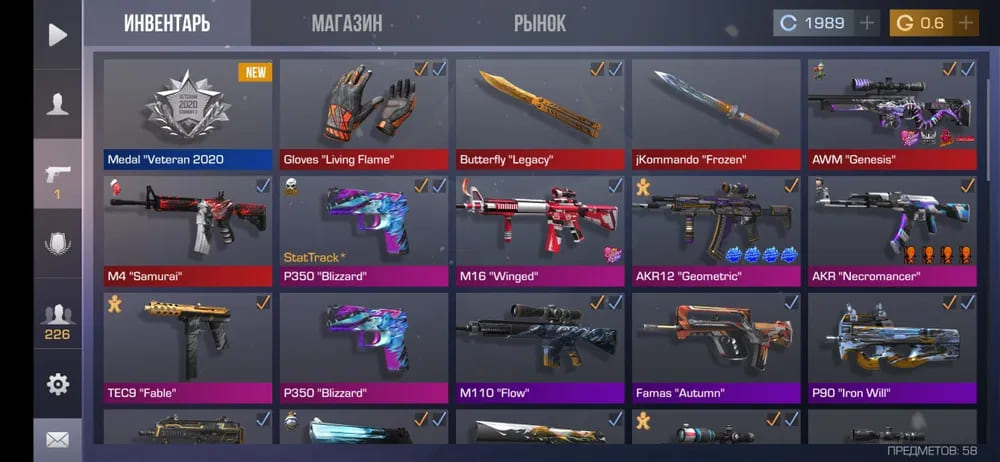Add more silver currency with plus
1000x462 pixels.
click(x=867, y=23)
